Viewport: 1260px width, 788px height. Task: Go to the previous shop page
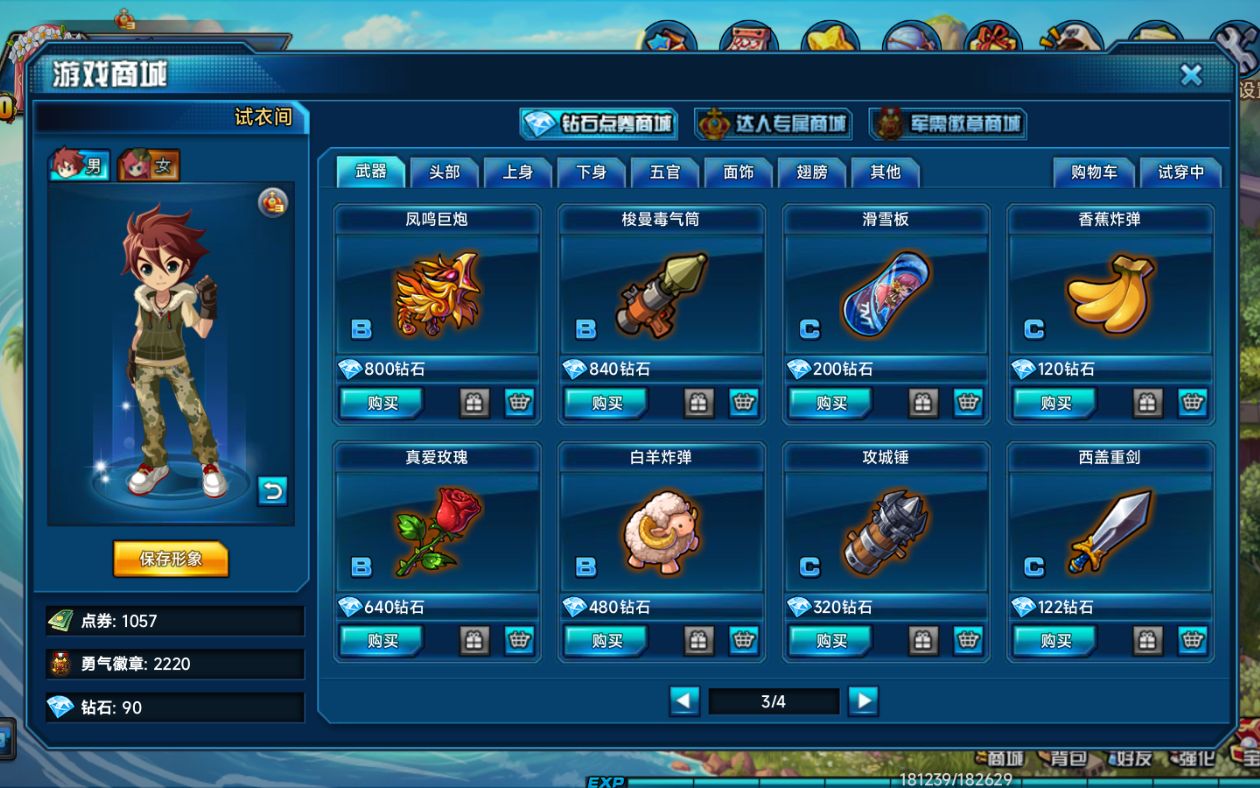tap(684, 701)
